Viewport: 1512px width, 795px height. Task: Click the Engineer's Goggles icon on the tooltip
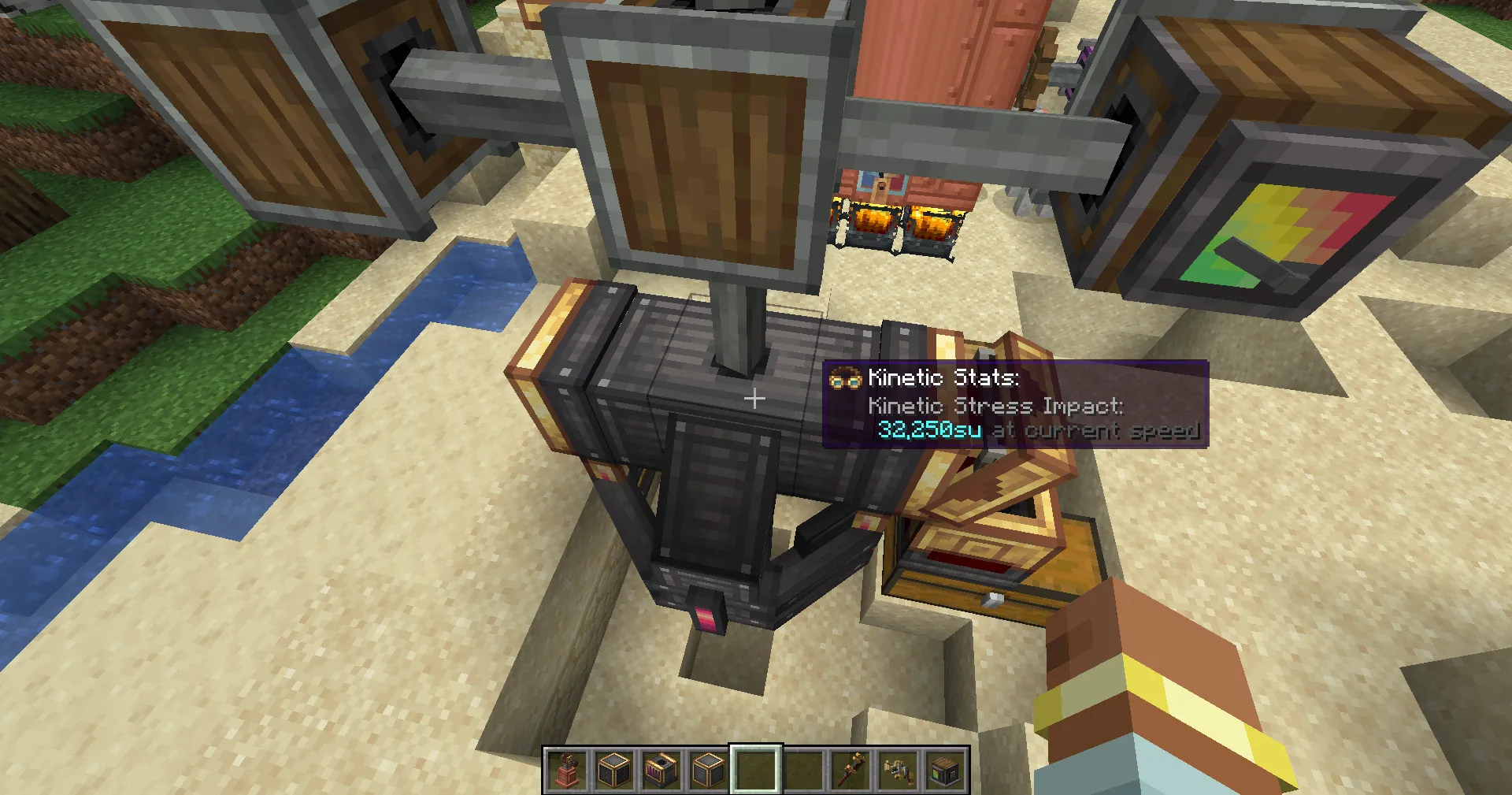(847, 377)
